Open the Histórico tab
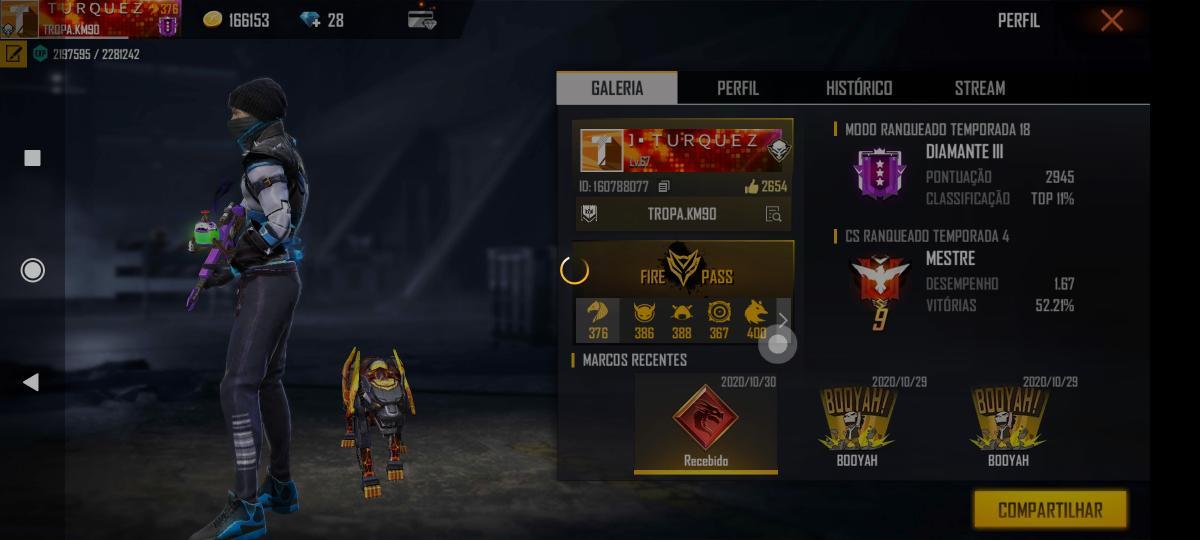Viewport: 1200px width, 540px height. [859, 88]
